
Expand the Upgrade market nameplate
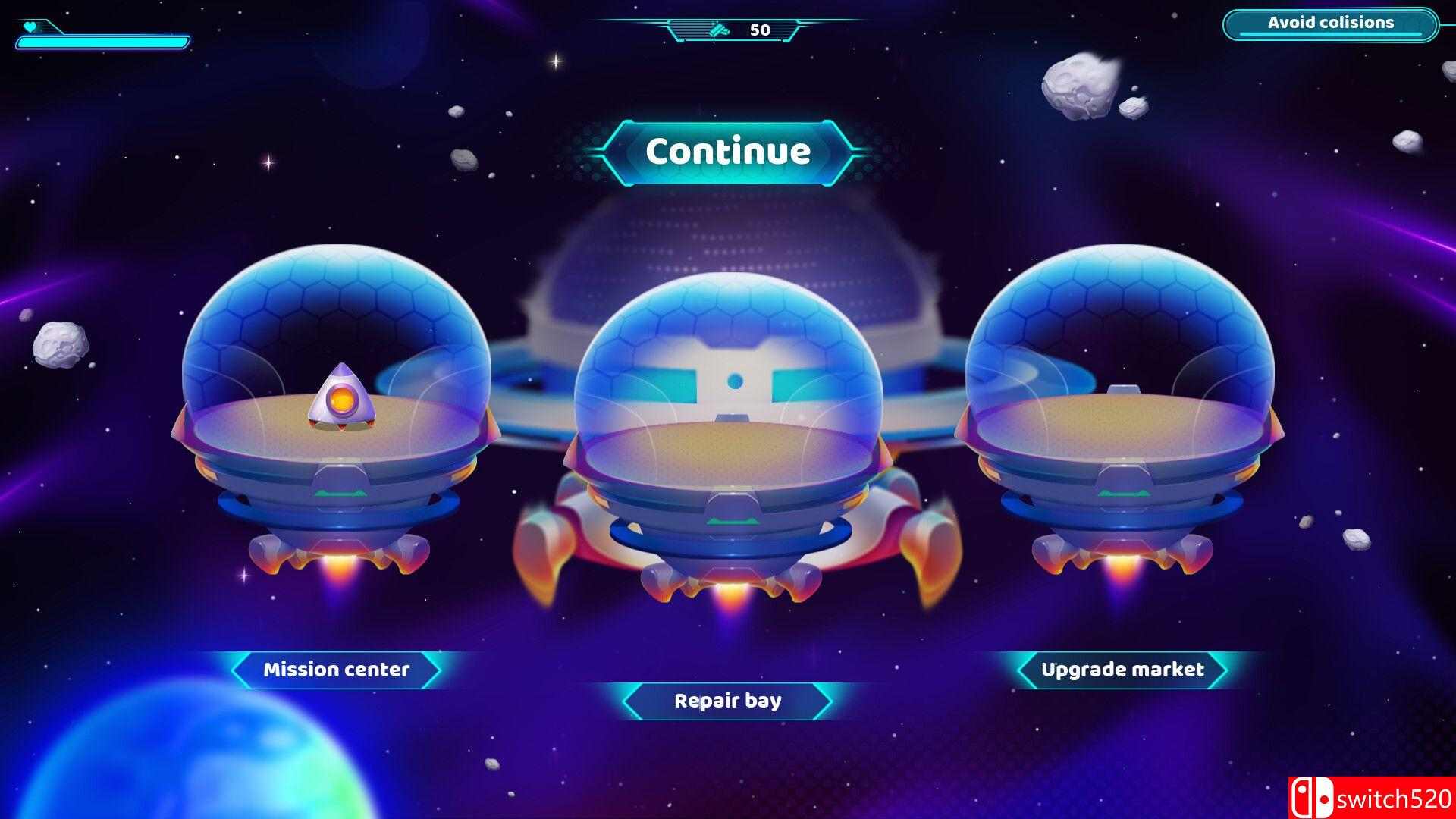(1123, 670)
